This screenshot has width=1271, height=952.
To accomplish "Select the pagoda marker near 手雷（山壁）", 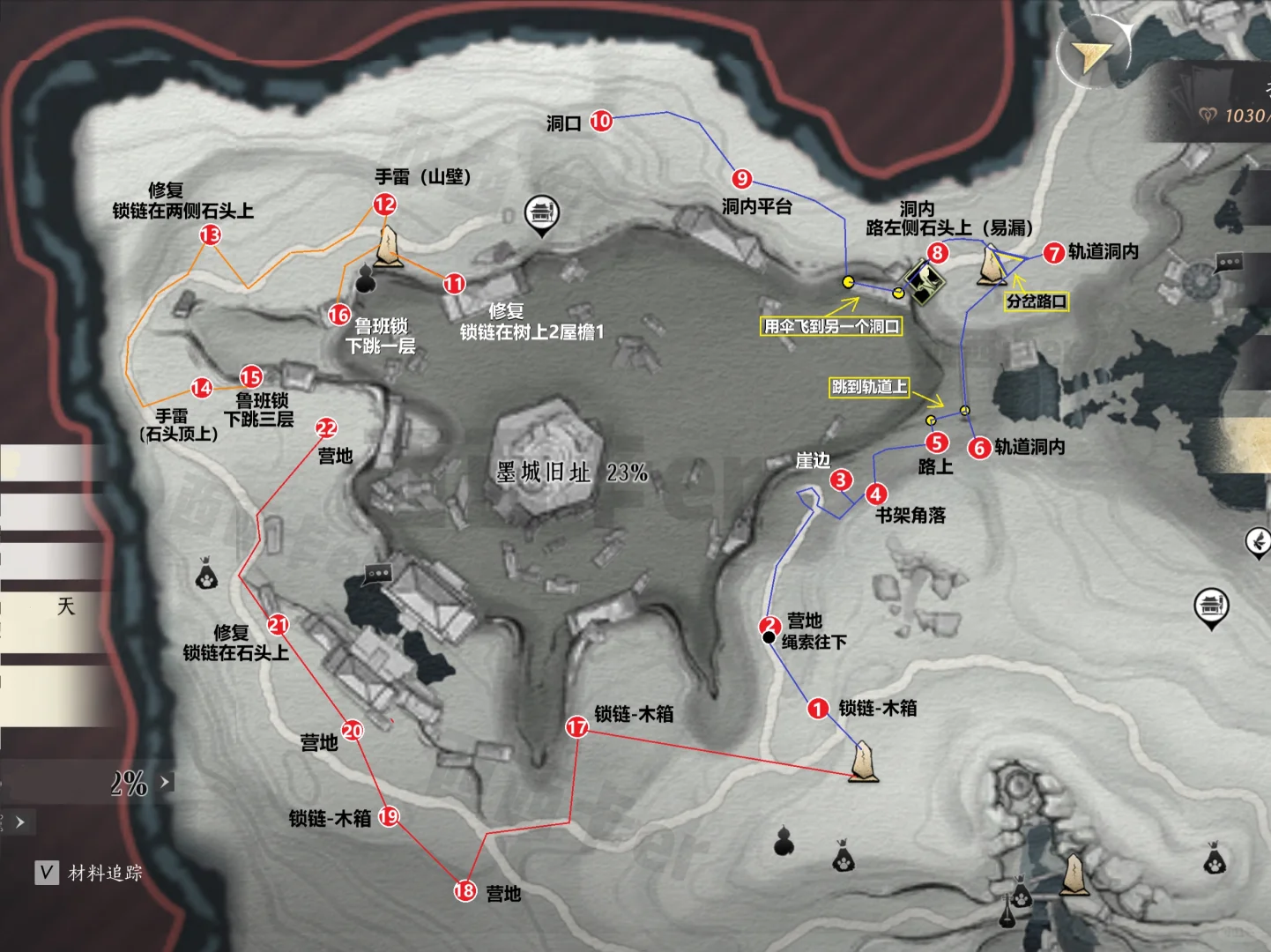I will pyautogui.click(x=541, y=214).
